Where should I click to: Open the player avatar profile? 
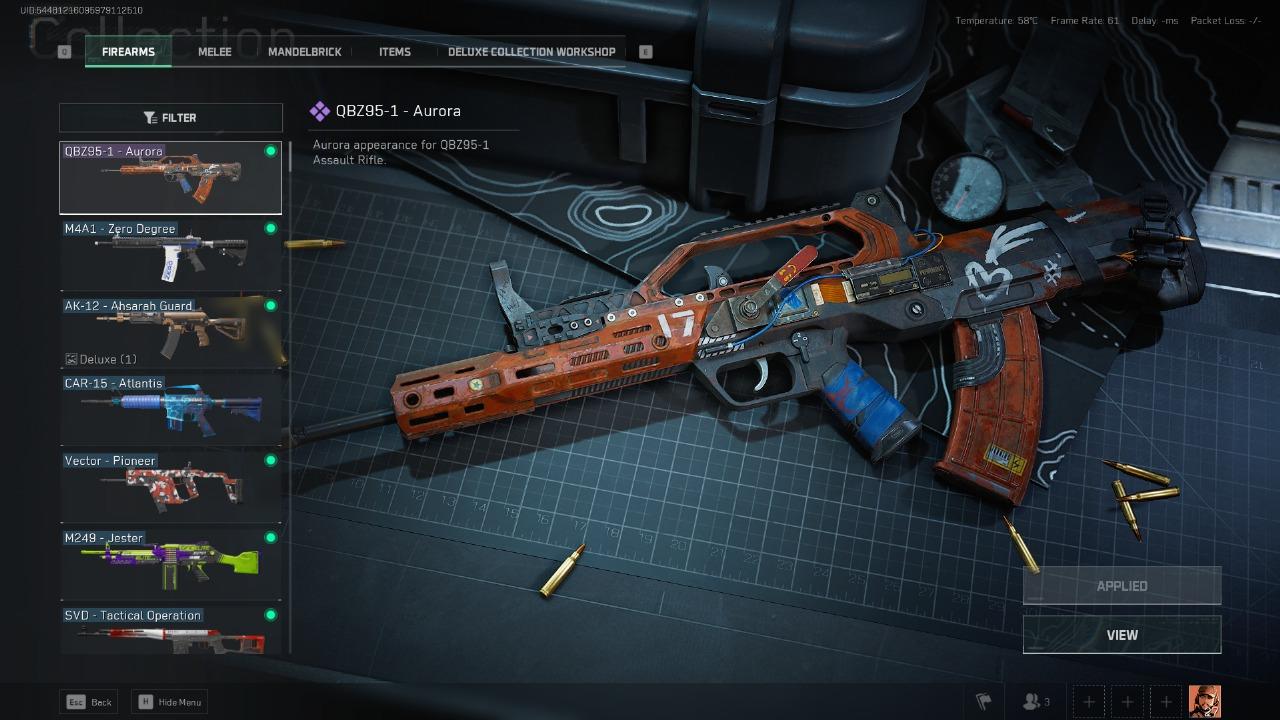1204,701
